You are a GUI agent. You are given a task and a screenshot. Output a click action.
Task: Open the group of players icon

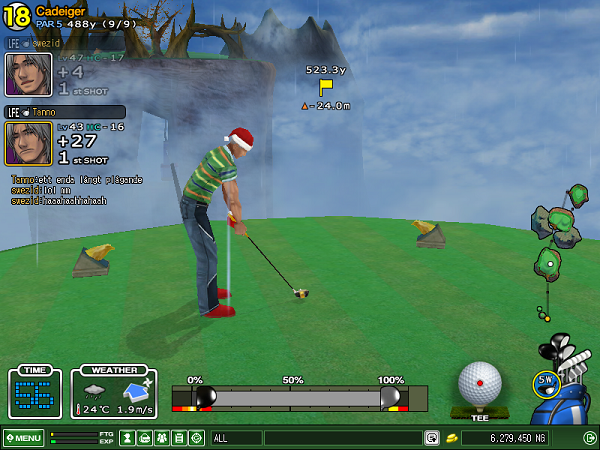(x=161, y=438)
